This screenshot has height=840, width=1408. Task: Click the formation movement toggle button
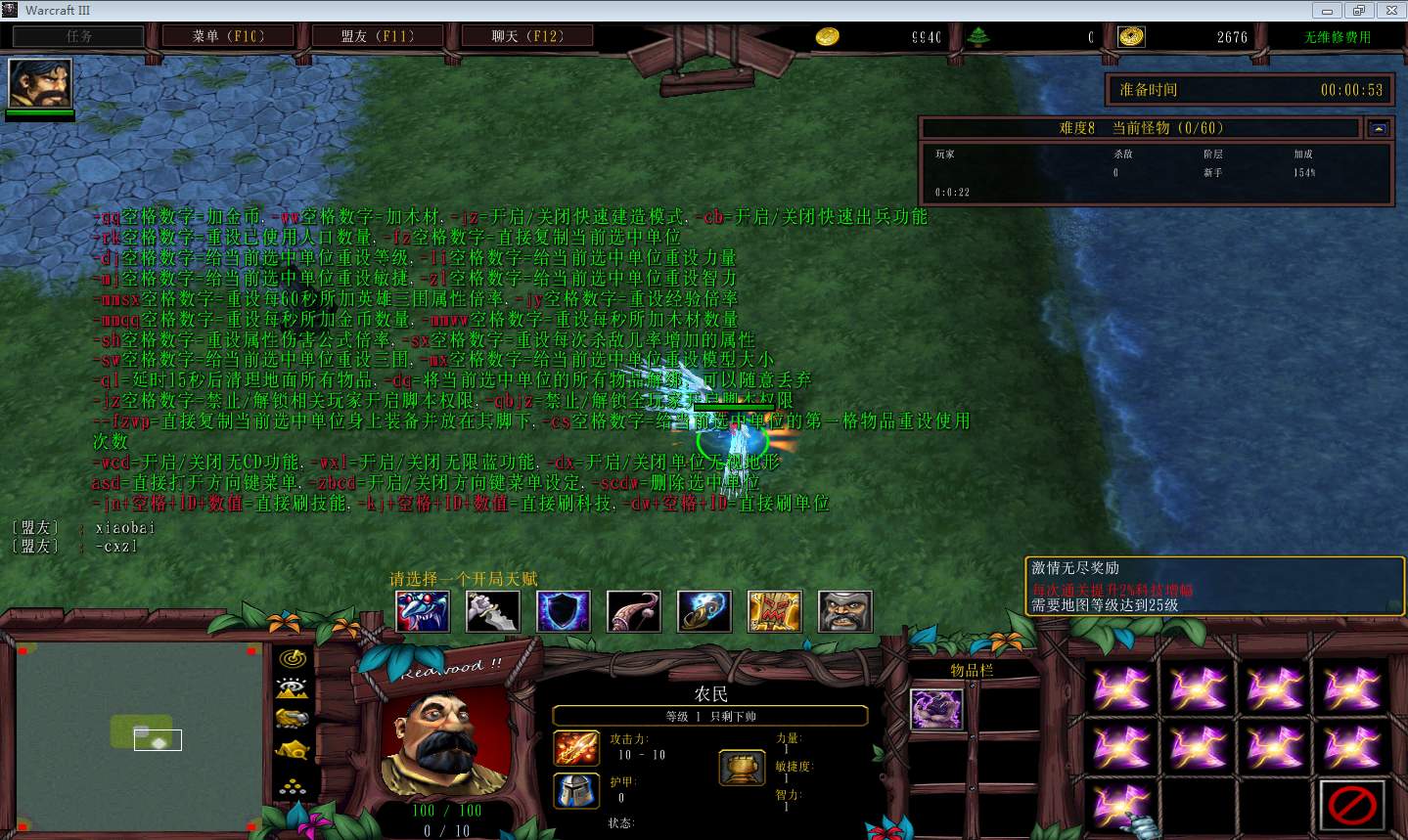[x=293, y=784]
